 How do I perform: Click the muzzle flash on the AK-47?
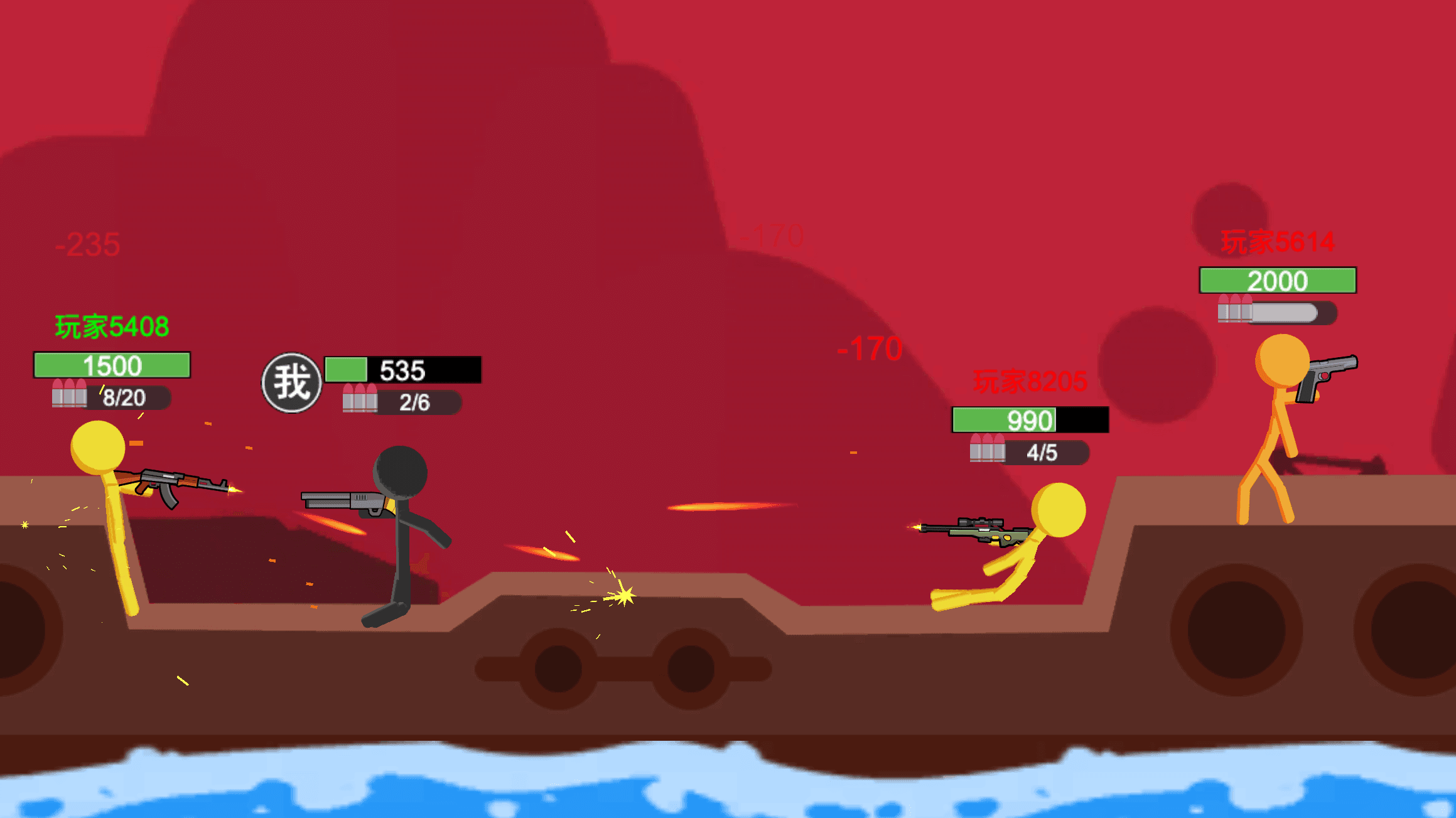(x=235, y=490)
